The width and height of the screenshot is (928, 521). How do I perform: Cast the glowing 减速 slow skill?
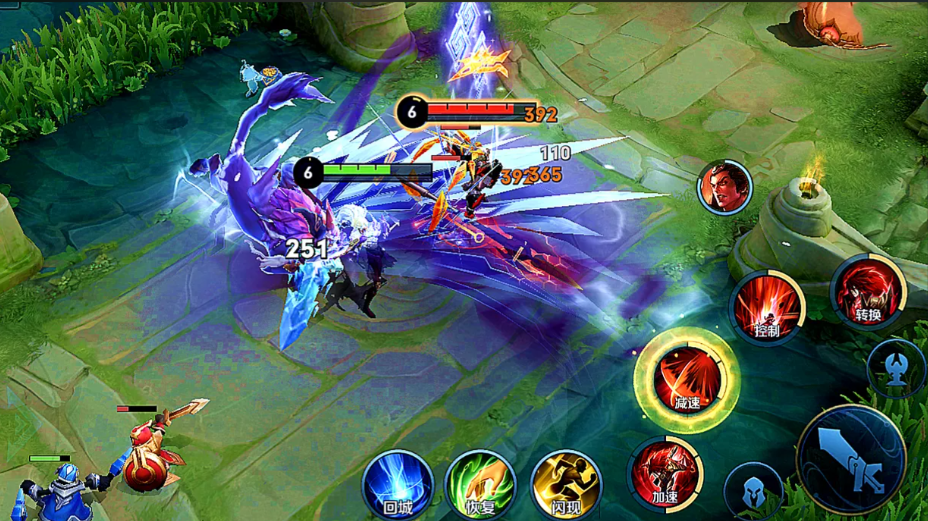686,379
